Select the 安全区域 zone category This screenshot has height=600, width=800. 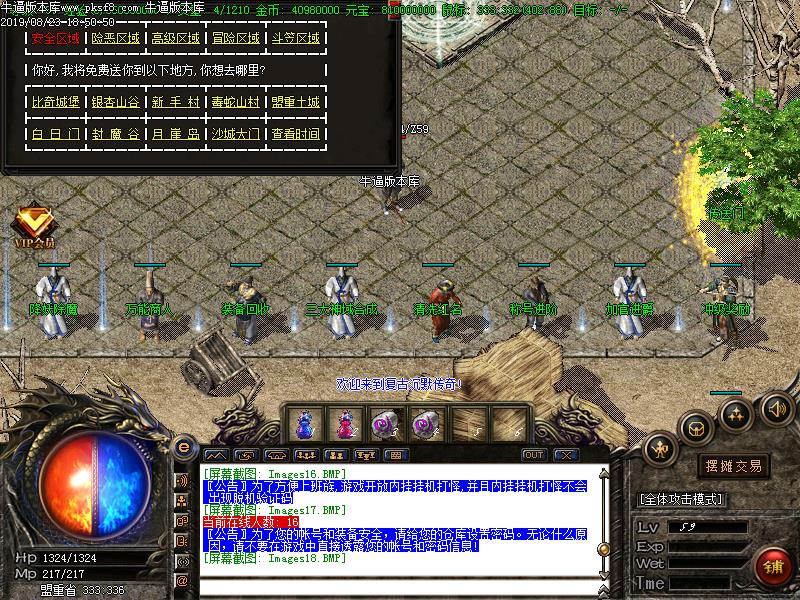(x=55, y=39)
